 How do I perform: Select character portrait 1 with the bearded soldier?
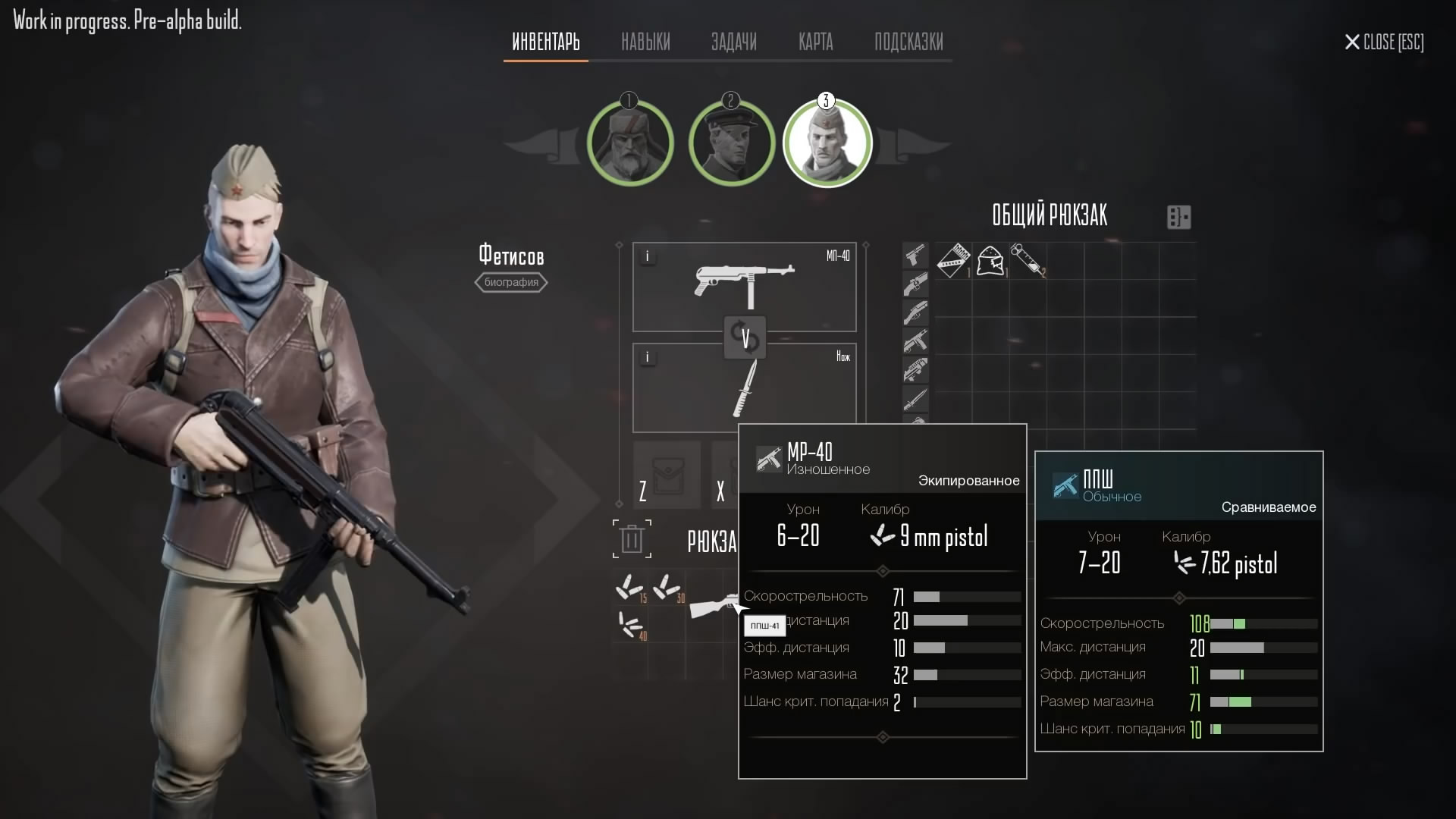click(x=630, y=143)
